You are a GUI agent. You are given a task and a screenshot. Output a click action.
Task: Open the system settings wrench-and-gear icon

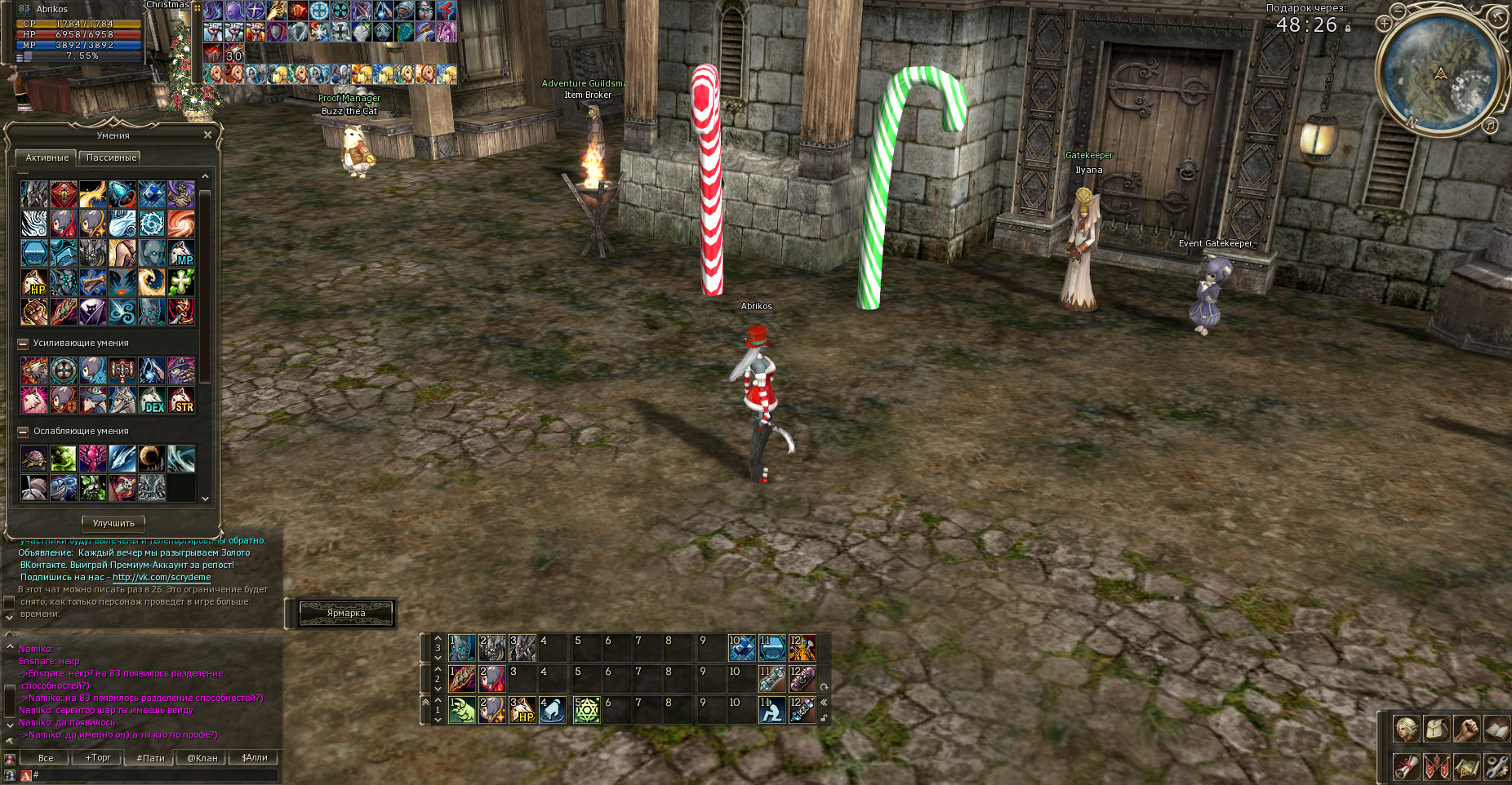tap(1496, 766)
